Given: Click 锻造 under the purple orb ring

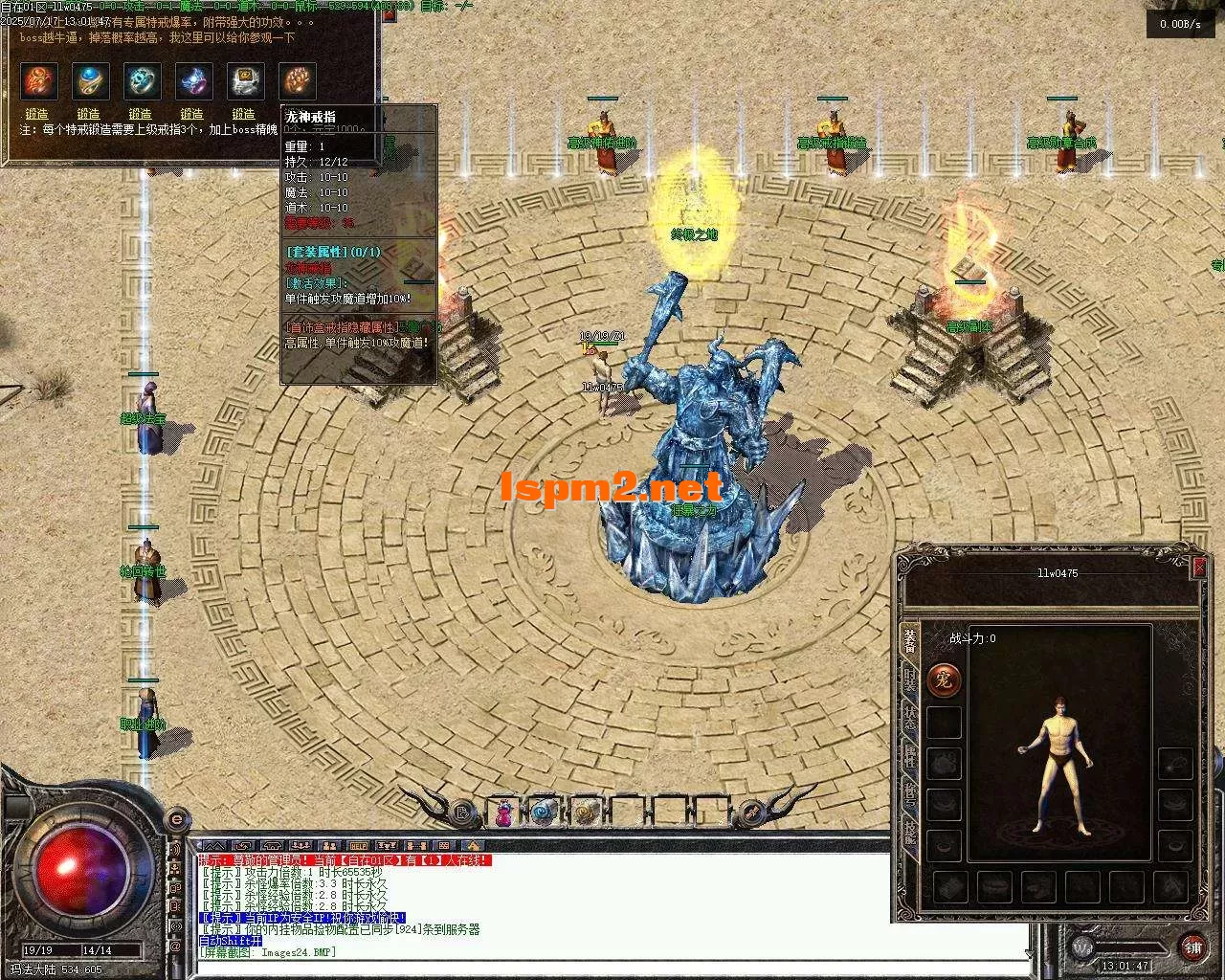Looking at the screenshot, I should click(192, 114).
